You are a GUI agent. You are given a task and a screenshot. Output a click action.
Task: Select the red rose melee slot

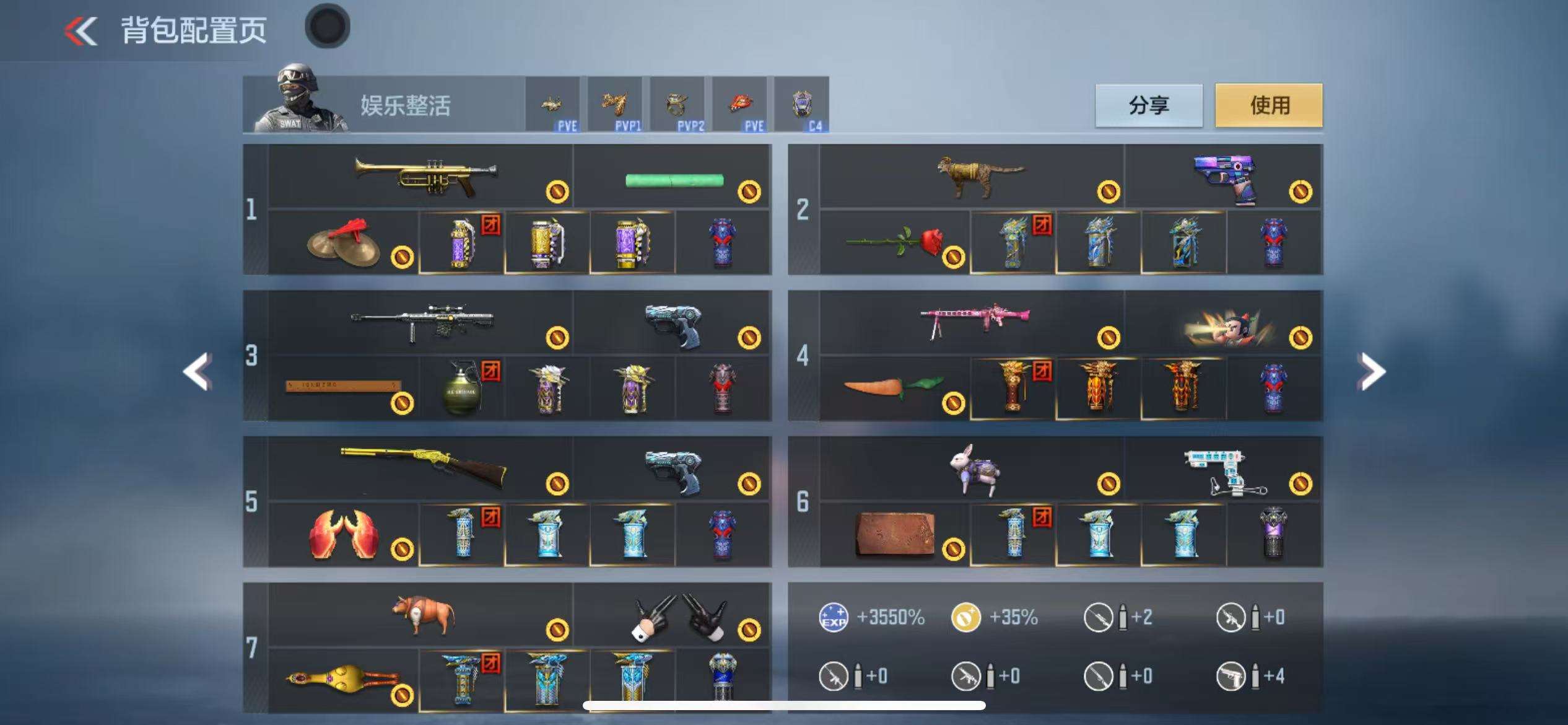(895, 243)
